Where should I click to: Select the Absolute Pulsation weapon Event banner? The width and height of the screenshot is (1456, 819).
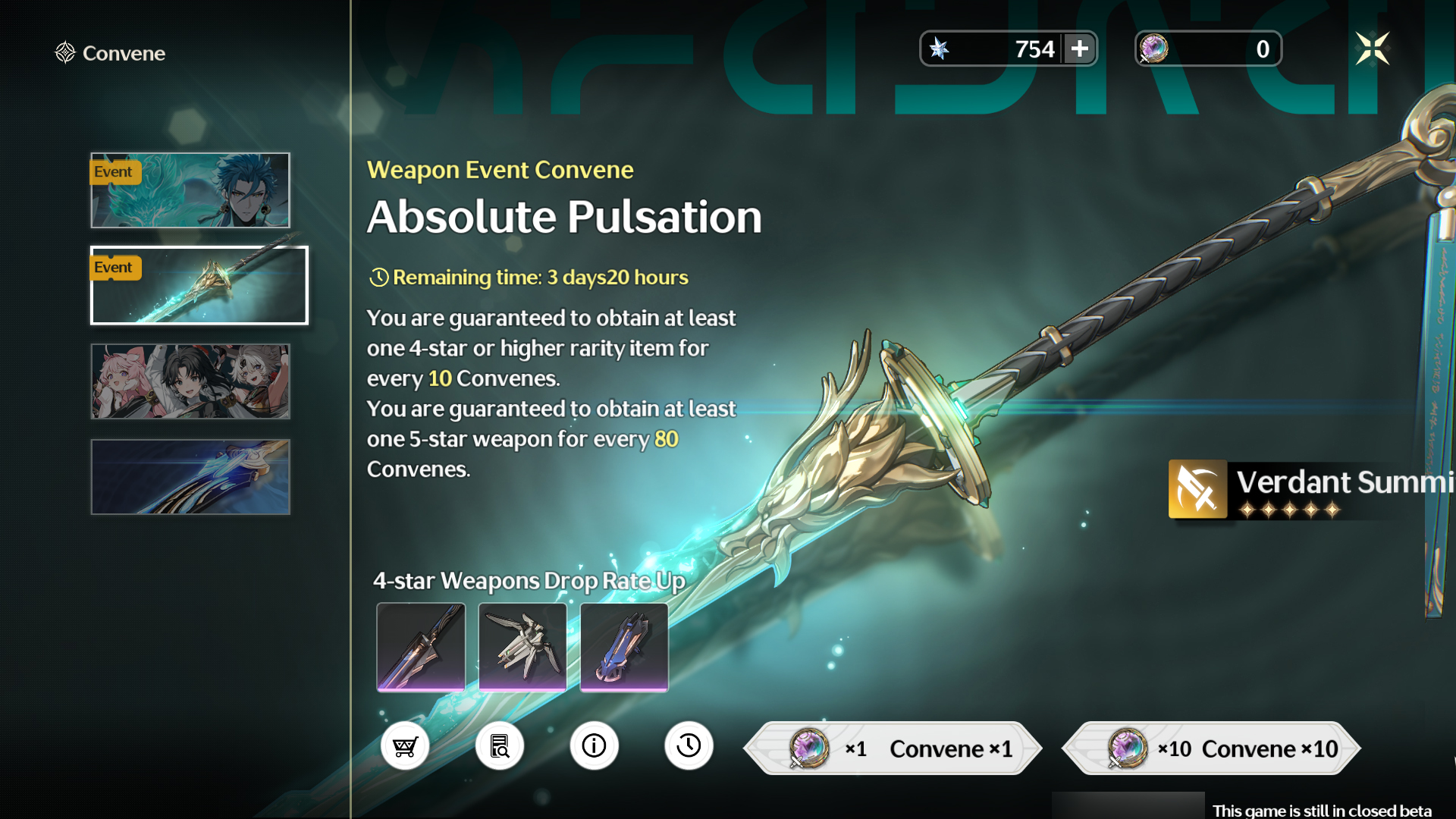pyautogui.click(x=199, y=285)
